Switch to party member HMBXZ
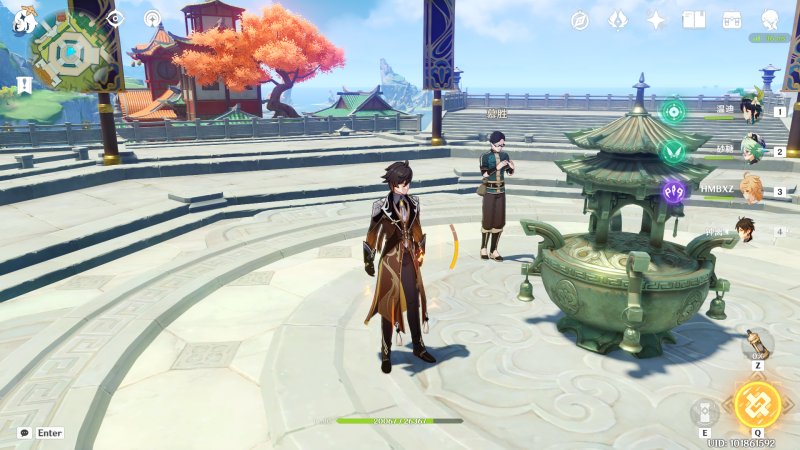 [750, 190]
